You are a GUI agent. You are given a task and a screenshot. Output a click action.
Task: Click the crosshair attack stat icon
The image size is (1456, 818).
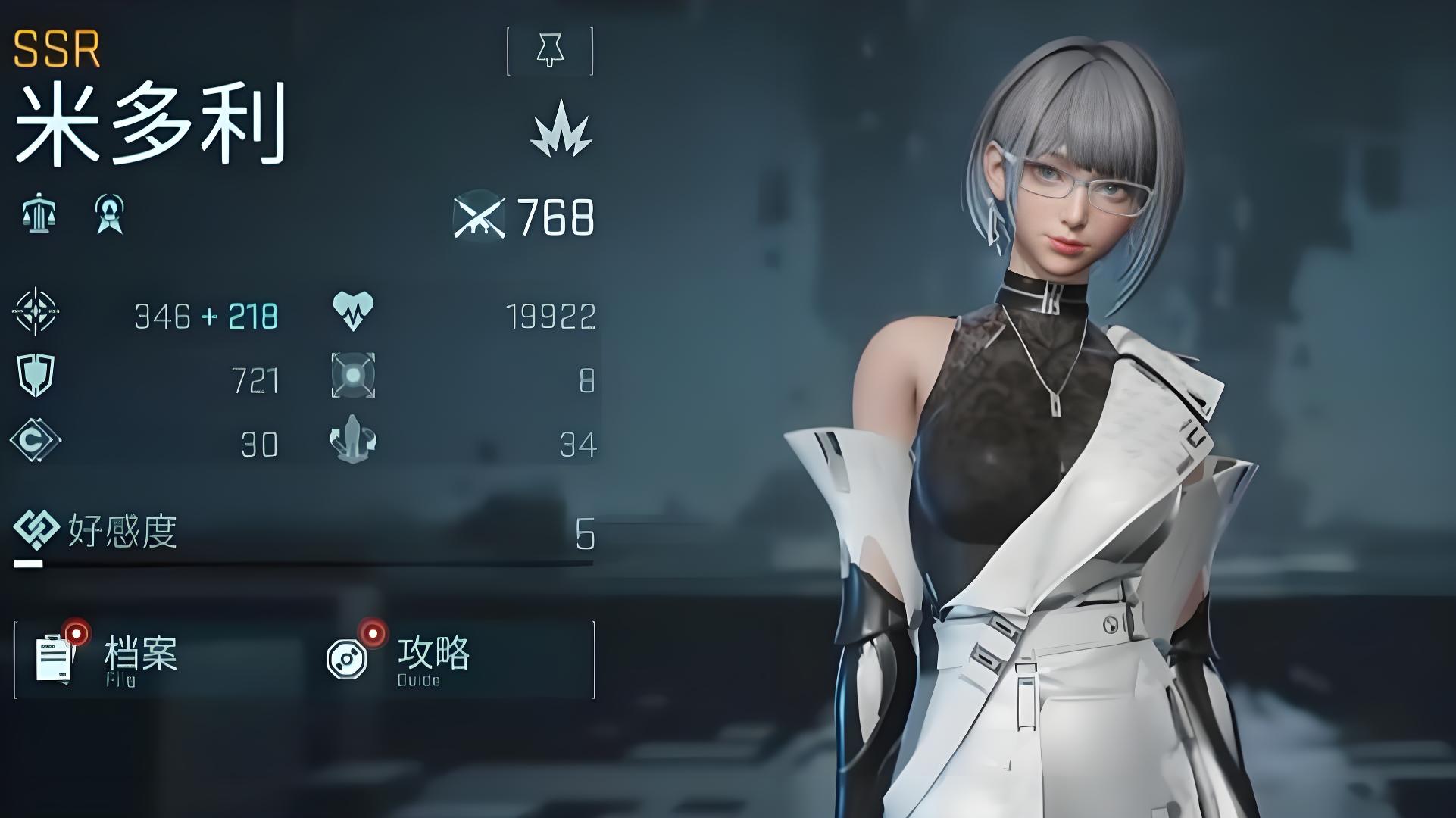[x=35, y=311]
